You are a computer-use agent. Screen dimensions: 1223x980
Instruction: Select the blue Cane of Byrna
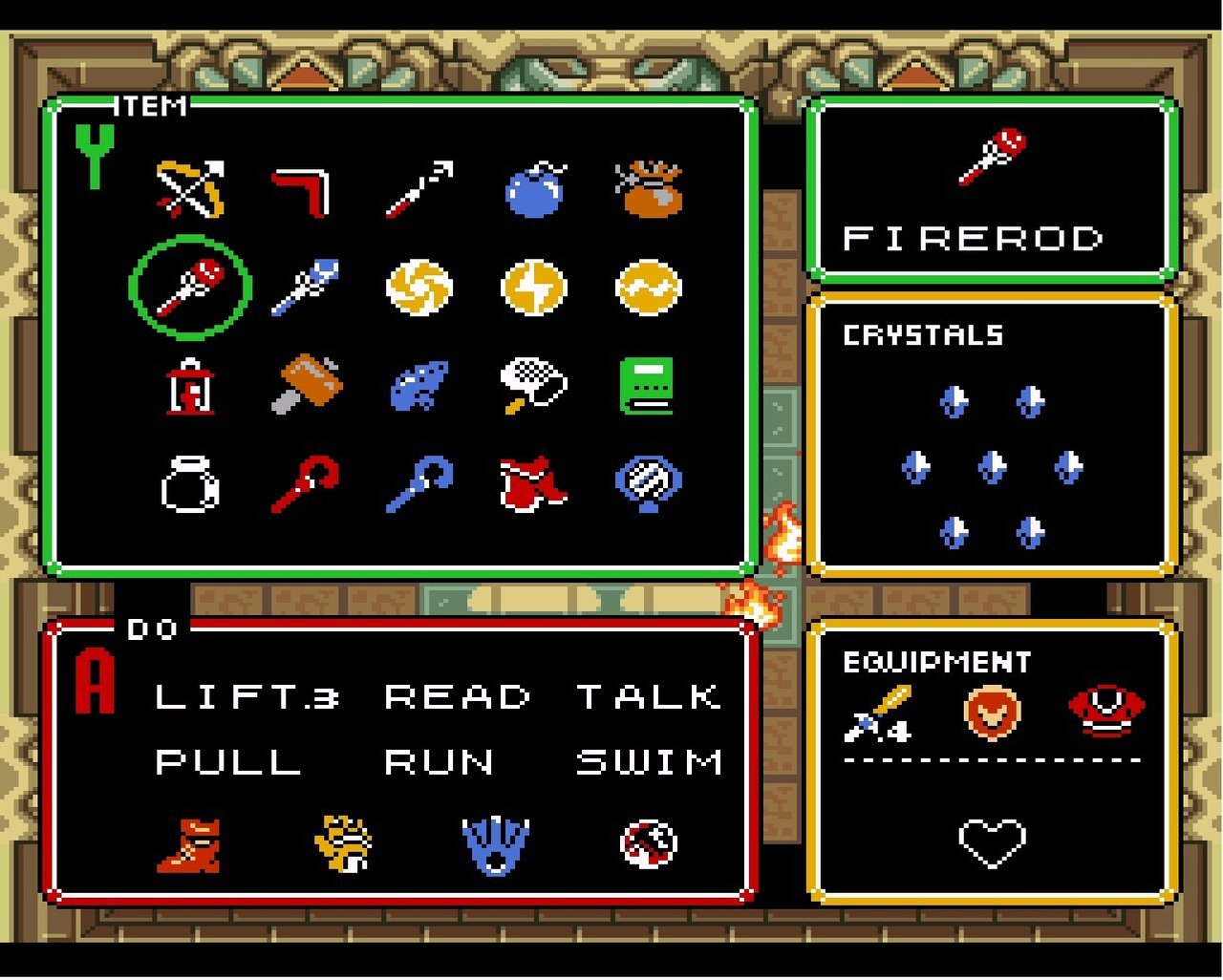[x=419, y=484]
